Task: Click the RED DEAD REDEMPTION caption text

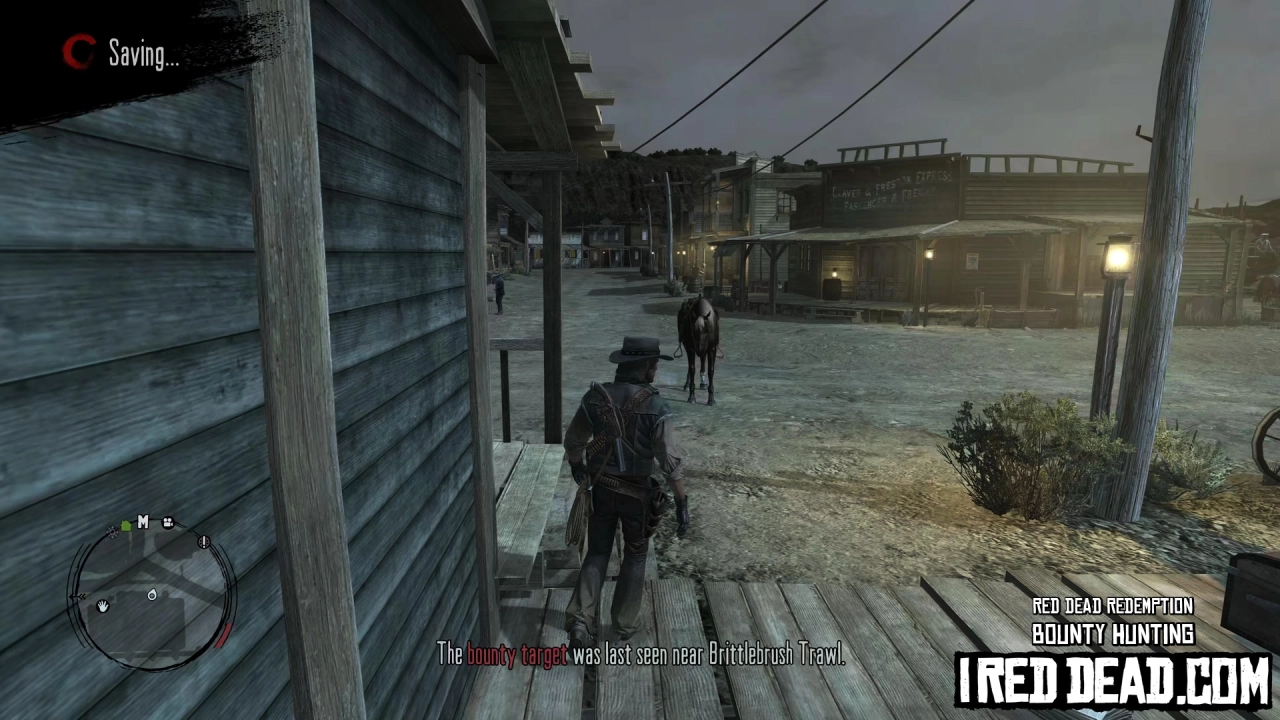Action: pyautogui.click(x=1112, y=606)
